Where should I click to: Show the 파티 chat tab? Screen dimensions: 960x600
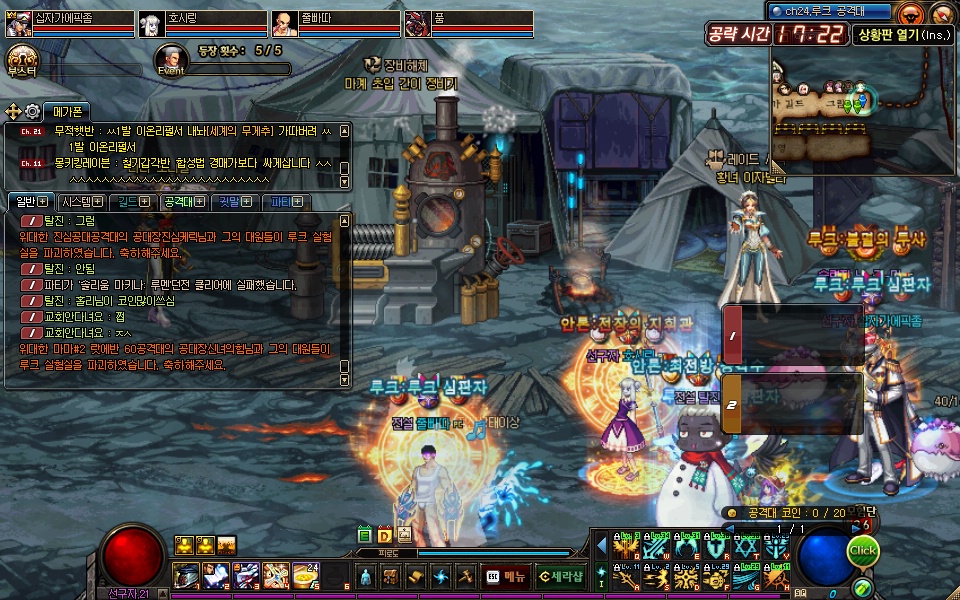tap(287, 202)
